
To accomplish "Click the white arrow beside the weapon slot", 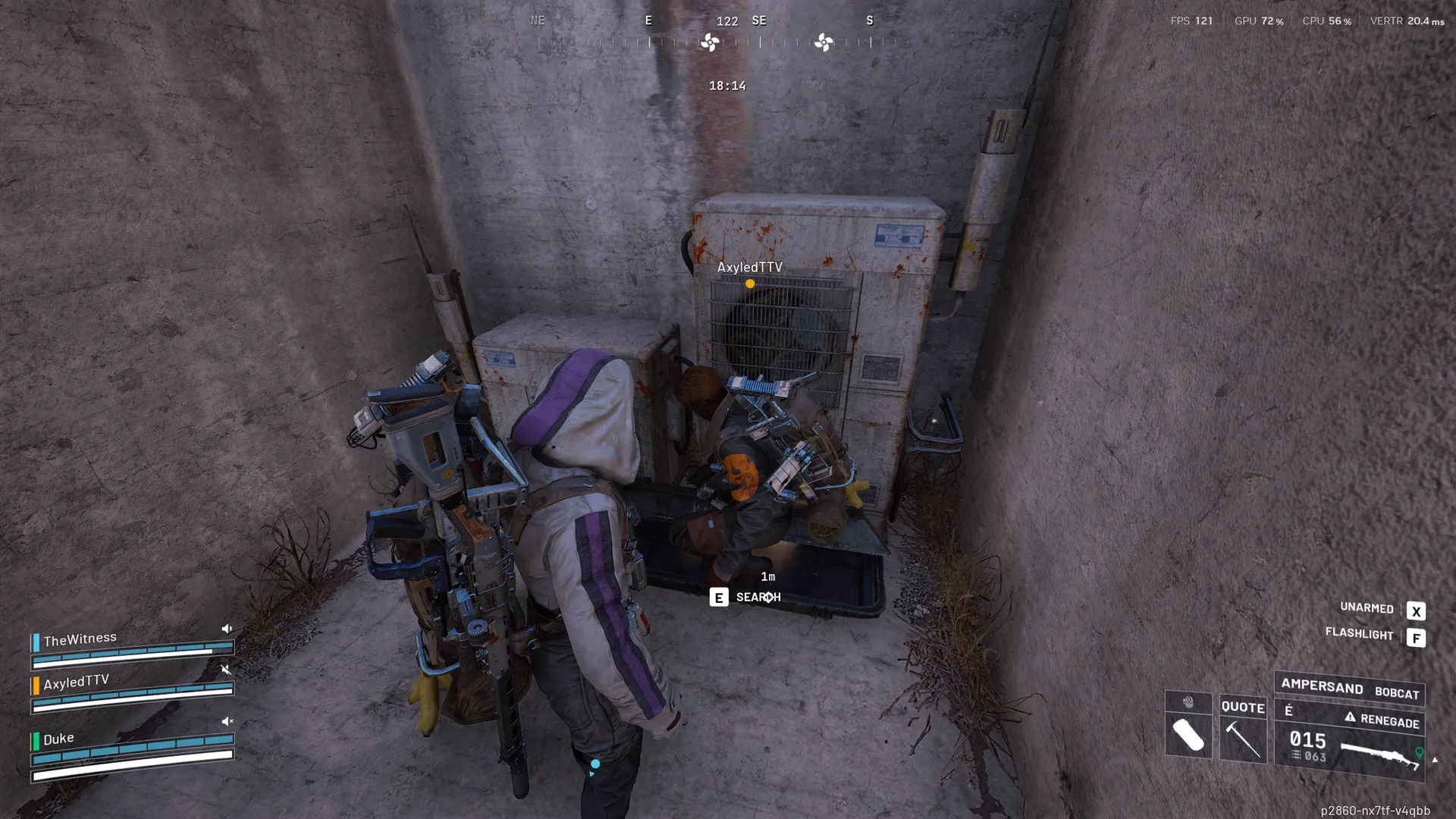I will tap(1435, 759).
